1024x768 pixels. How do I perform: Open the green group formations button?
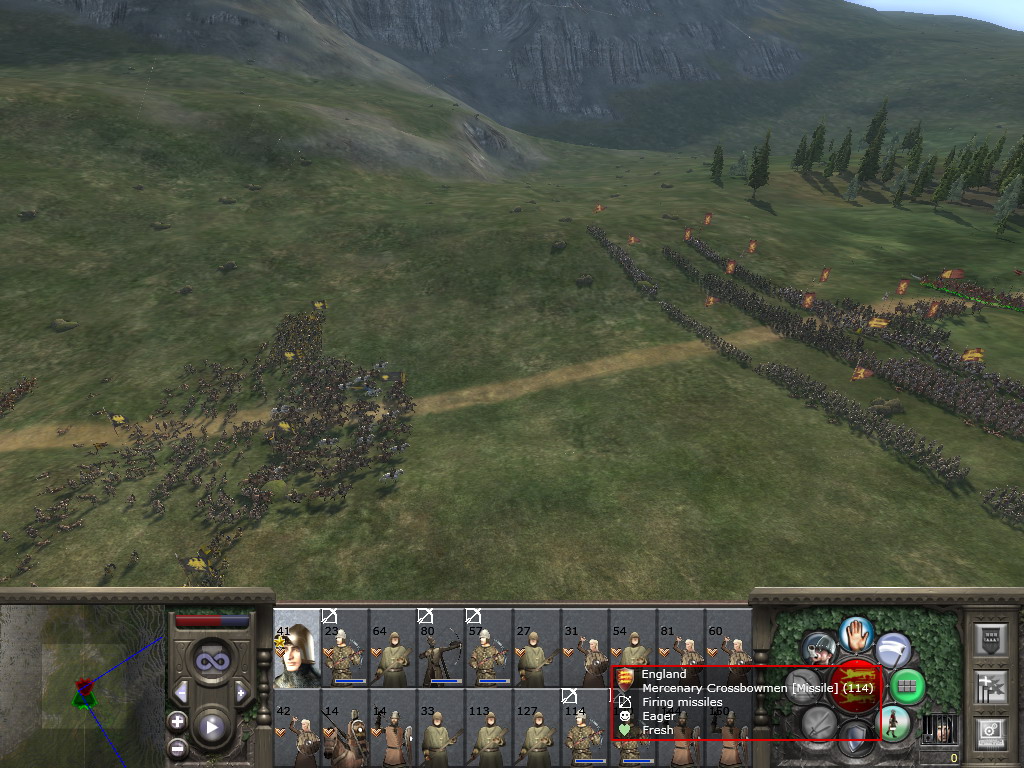906,686
